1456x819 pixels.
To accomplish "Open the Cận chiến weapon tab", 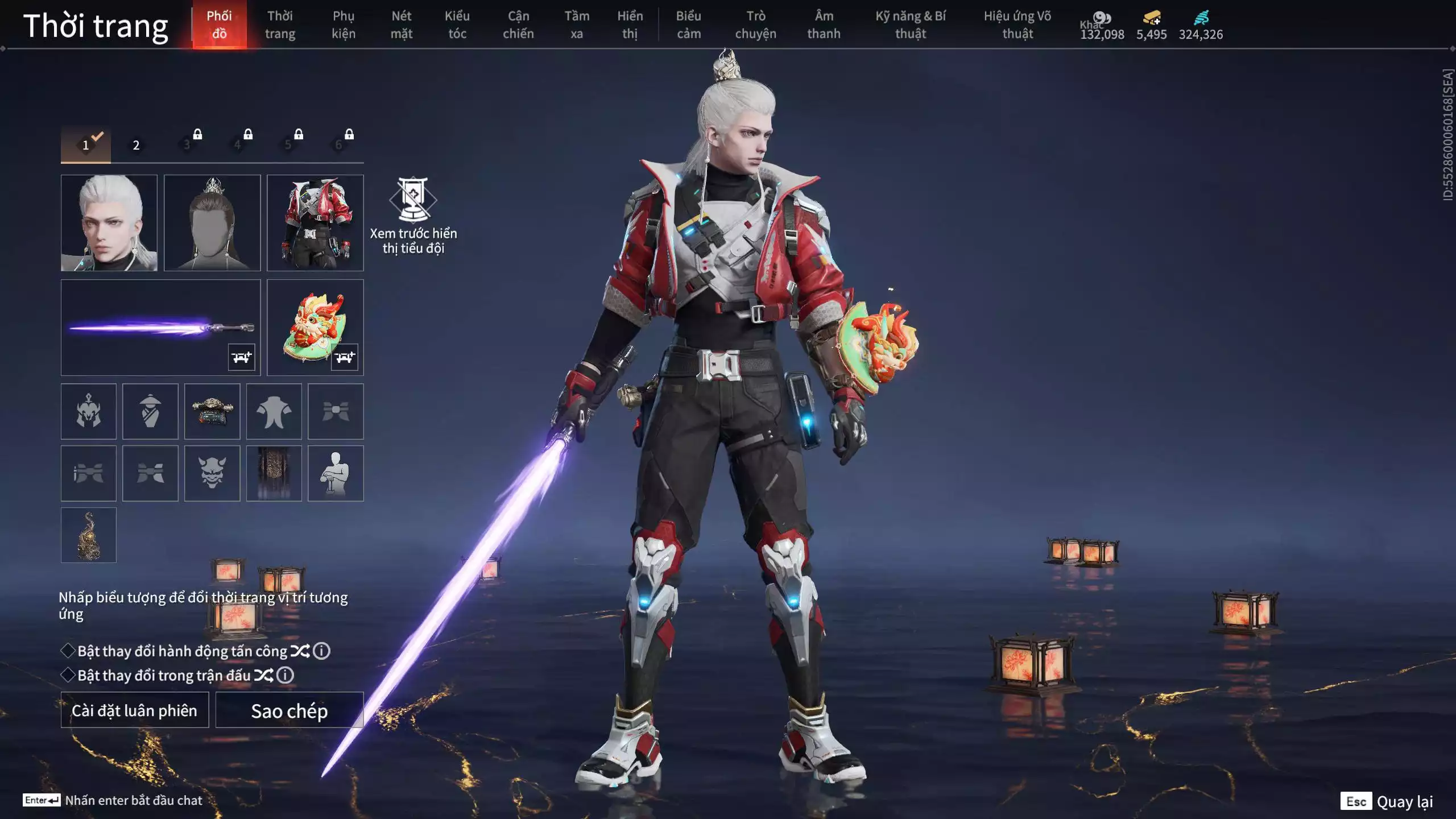I will pyautogui.click(x=518, y=25).
